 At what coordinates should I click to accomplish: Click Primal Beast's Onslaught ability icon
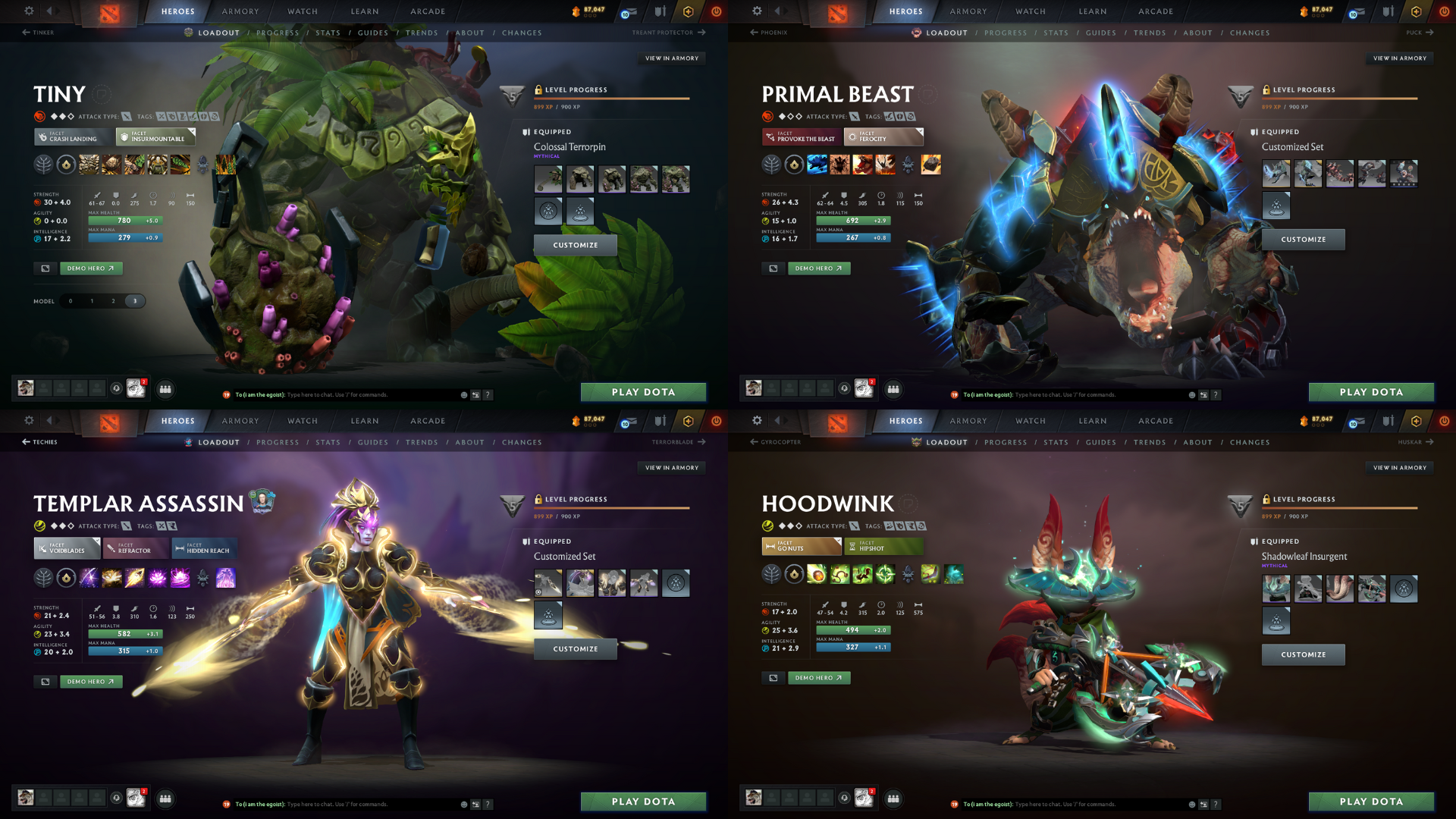(x=817, y=166)
